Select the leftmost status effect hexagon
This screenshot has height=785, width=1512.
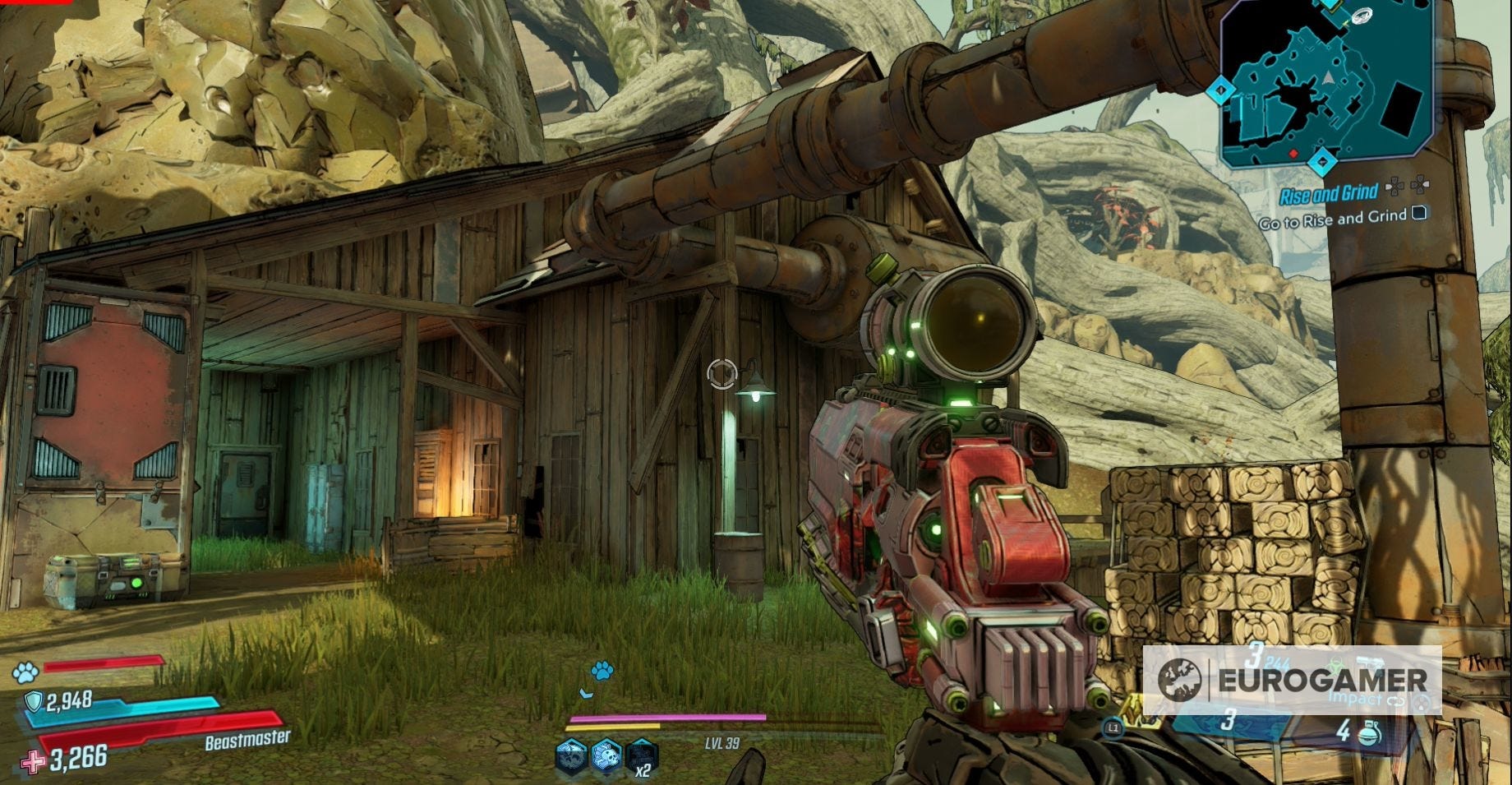[x=570, y=757]
